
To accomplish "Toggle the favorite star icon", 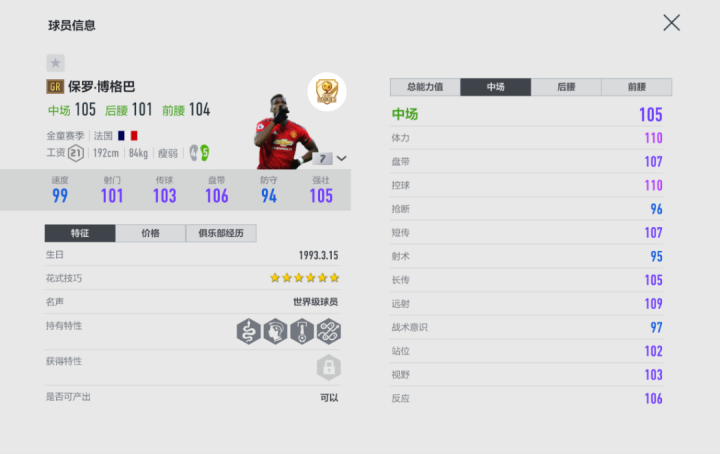I will pyautogui.click(x=55, y=62).
